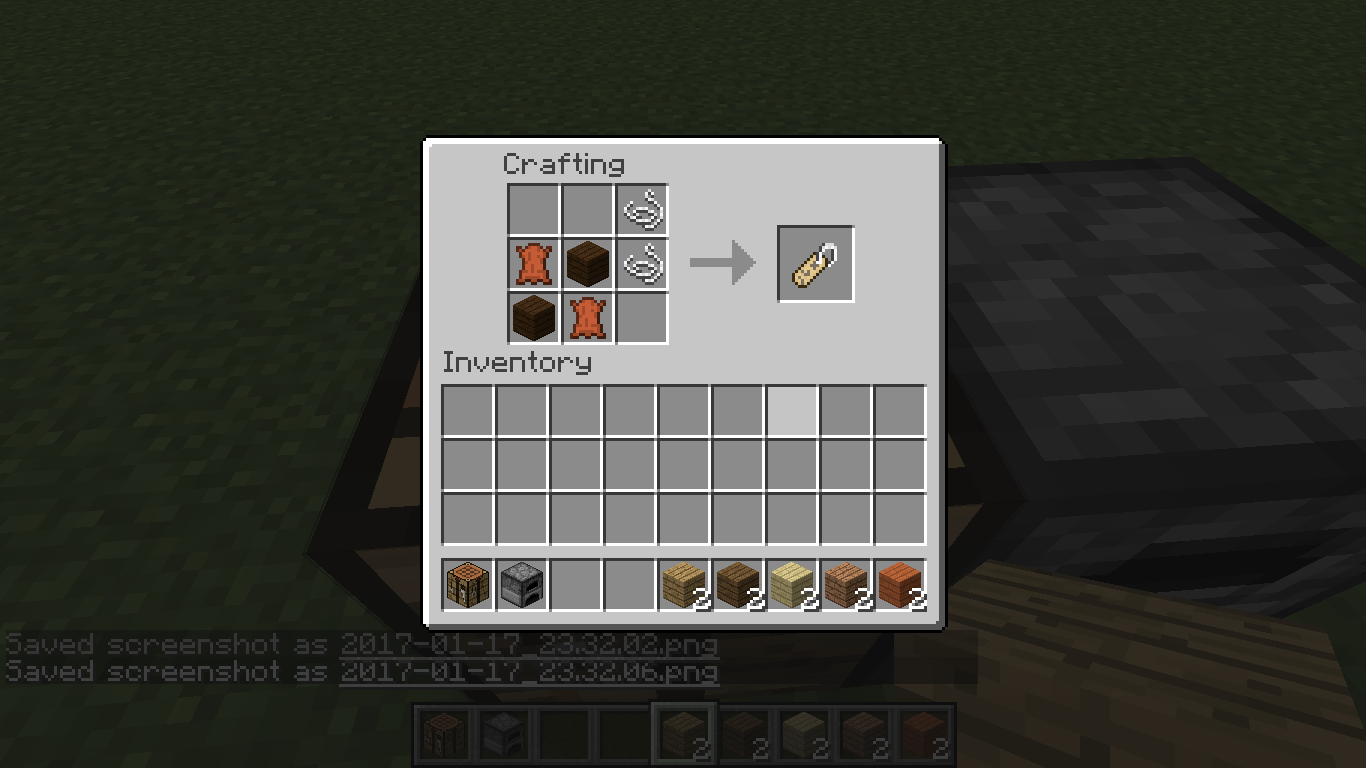The width and height of the screenshot is (1366, 768).
Task: Click the highlighted empty inventory slot
Action: click(x=793, y=413)
